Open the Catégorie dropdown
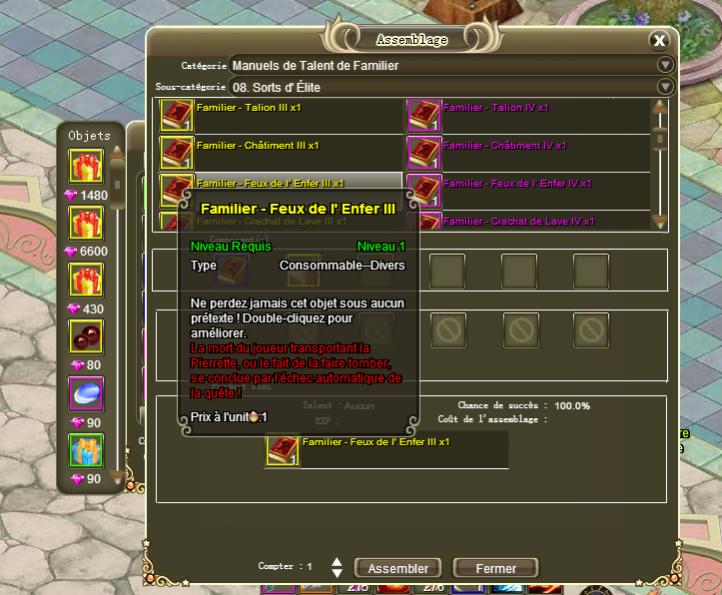The height and width of the screenshot is (595, 722). [666, 65]
